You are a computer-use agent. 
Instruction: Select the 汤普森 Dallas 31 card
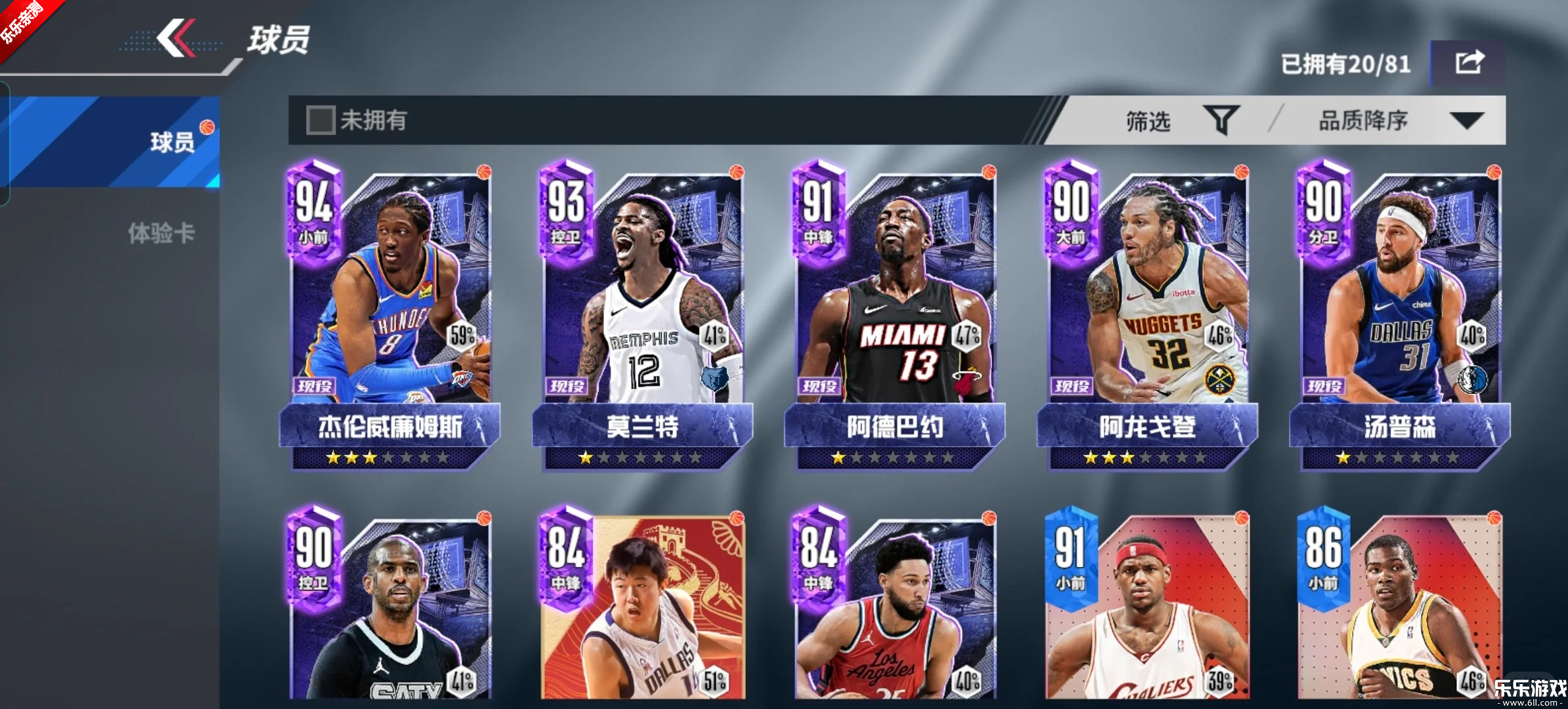click(x=1399, y=315)
